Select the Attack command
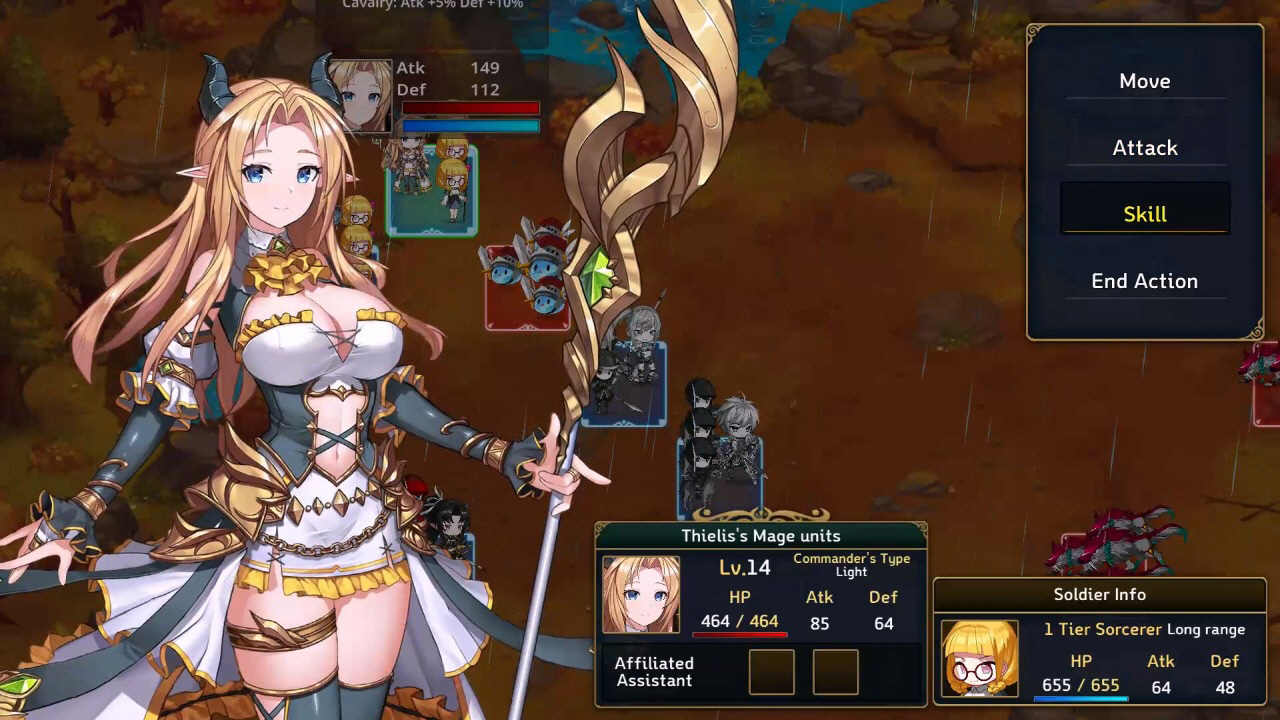Screen dimensions: 1280x720 [x=1144, y=147]
